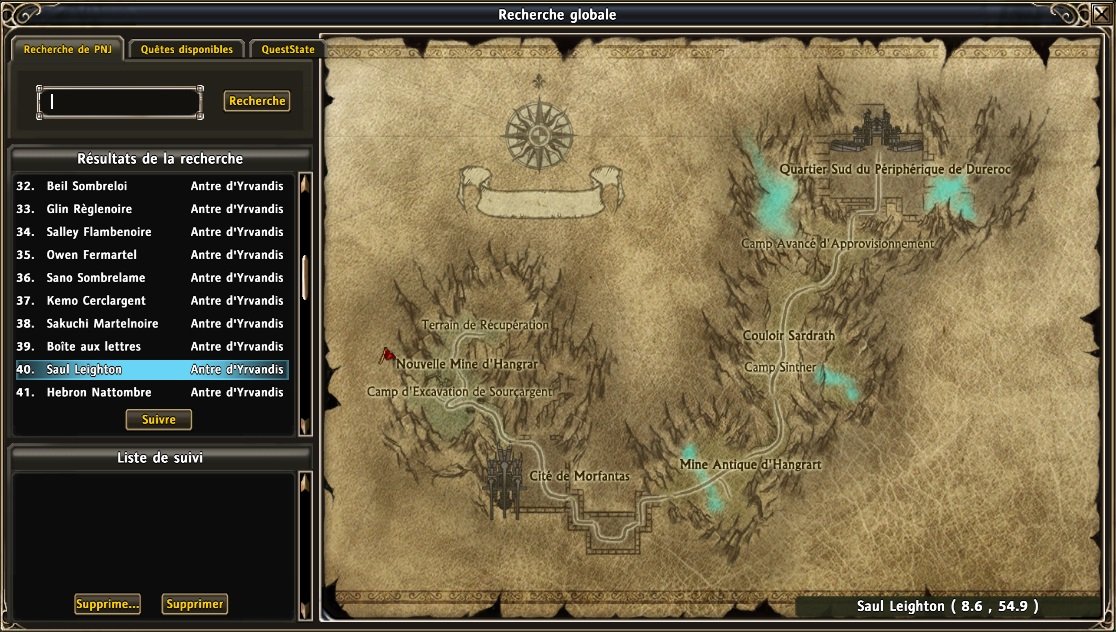Click the Suivre button

point(158,419)
